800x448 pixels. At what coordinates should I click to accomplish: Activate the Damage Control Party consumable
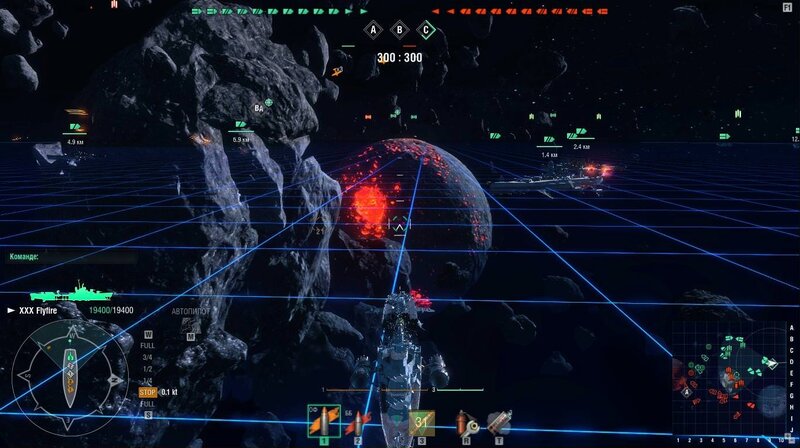tap(463, 422)
